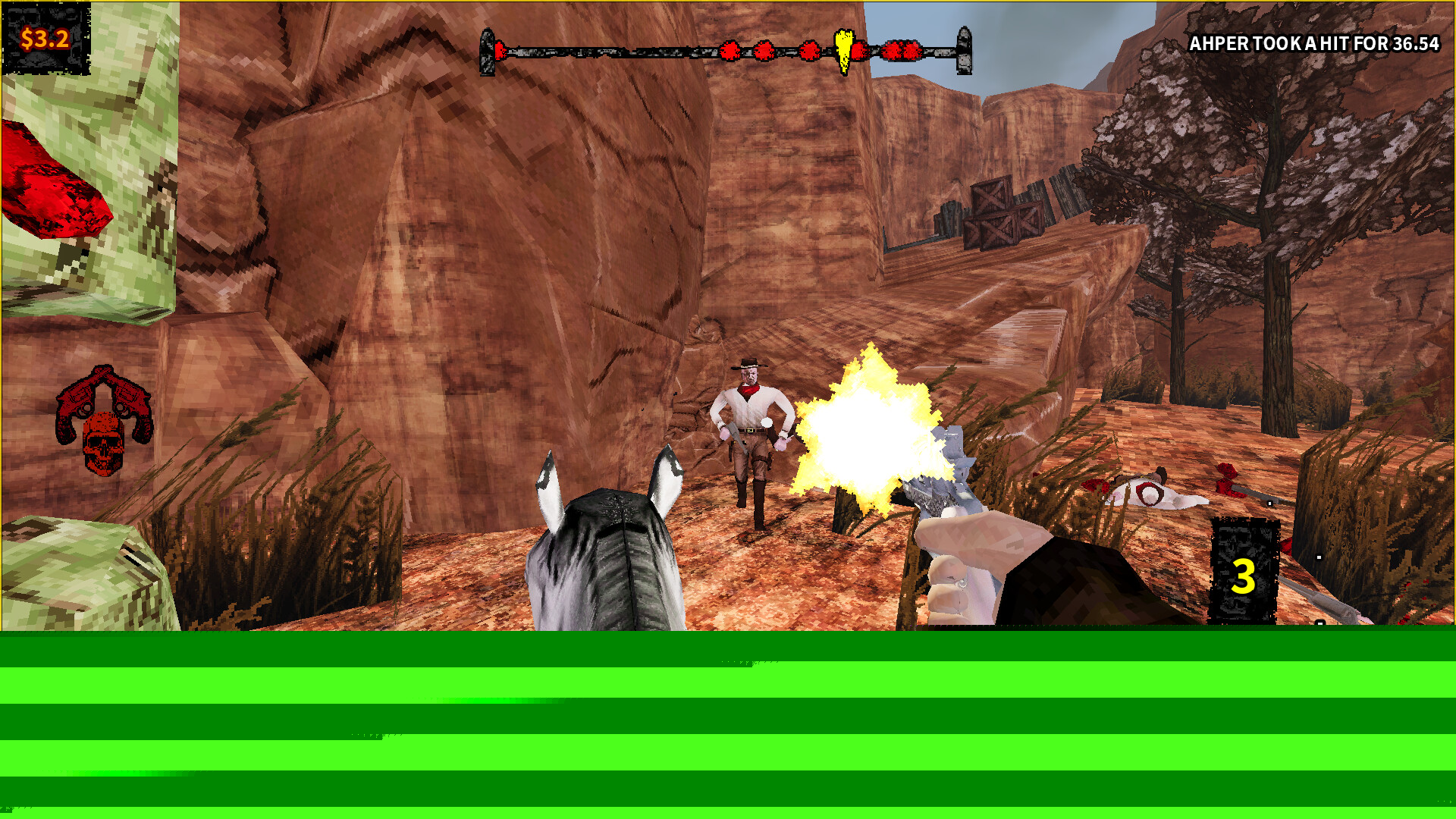Viewport: 1456px width, 819px height.
Task: Click the red skull and crossed revolvers icon
Action: click(x=104, y=421)
